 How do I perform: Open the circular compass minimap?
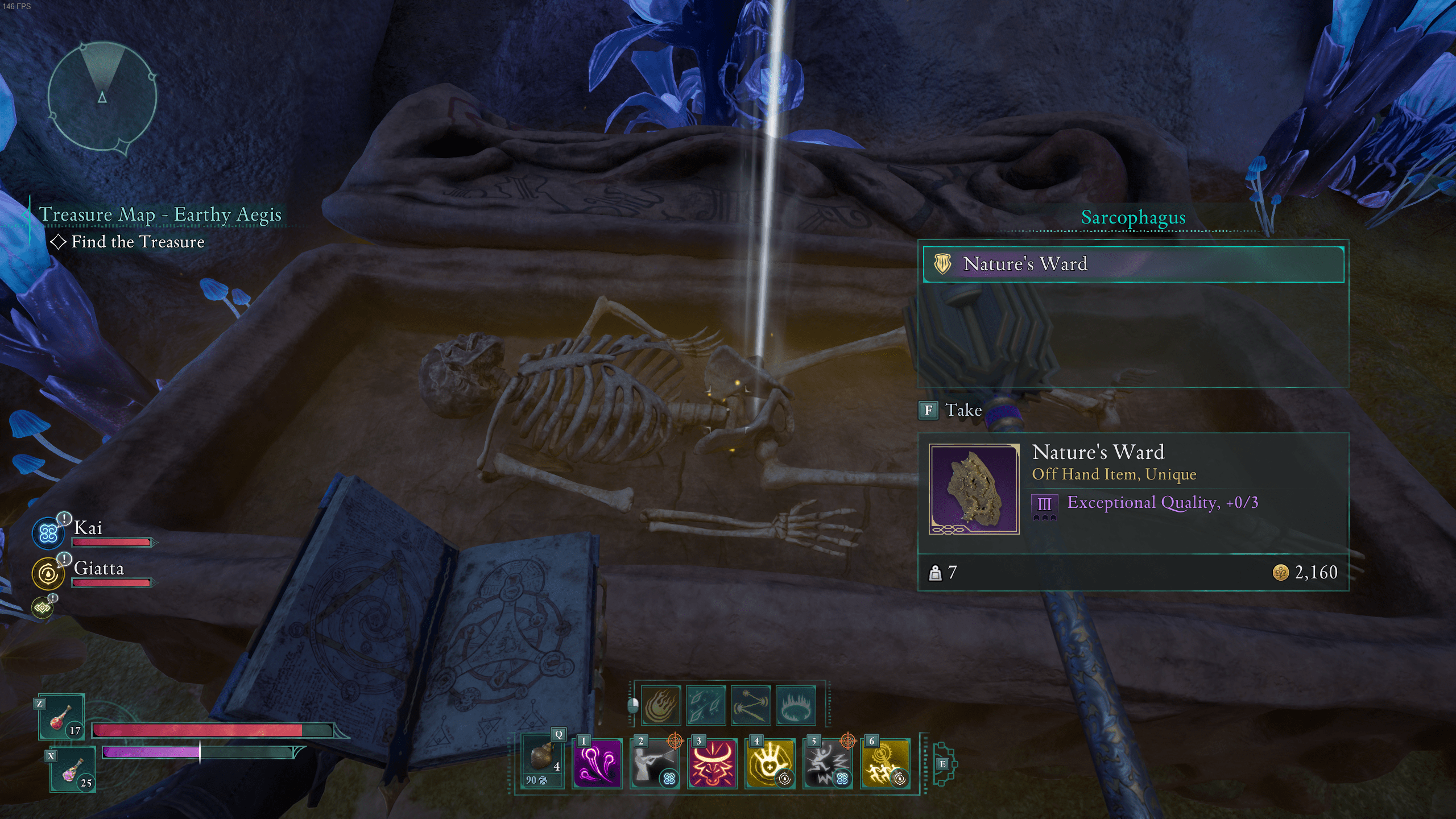click(102, 97)
